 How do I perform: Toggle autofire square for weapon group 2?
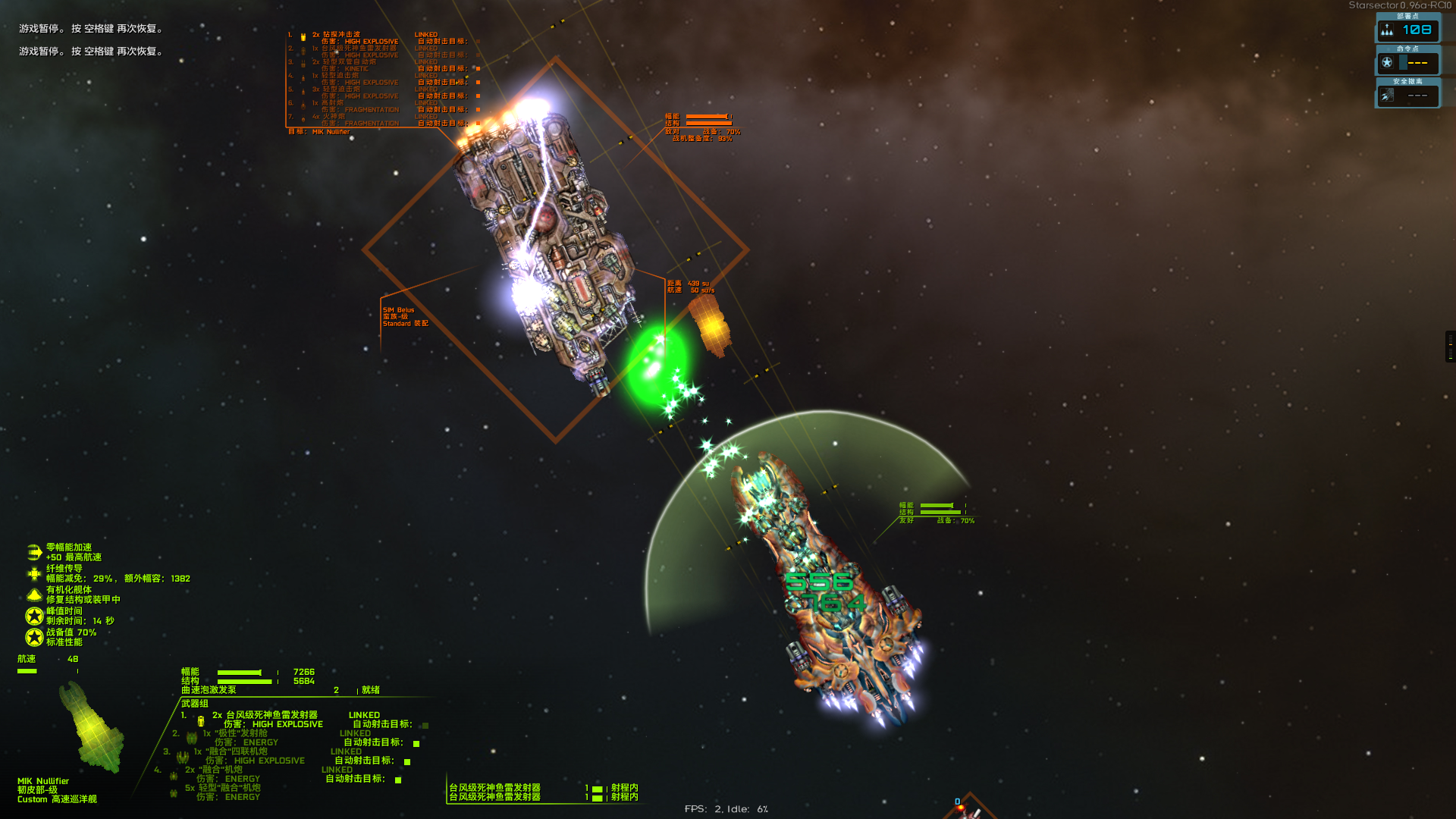pyautogui.click(x=416, y=744)
